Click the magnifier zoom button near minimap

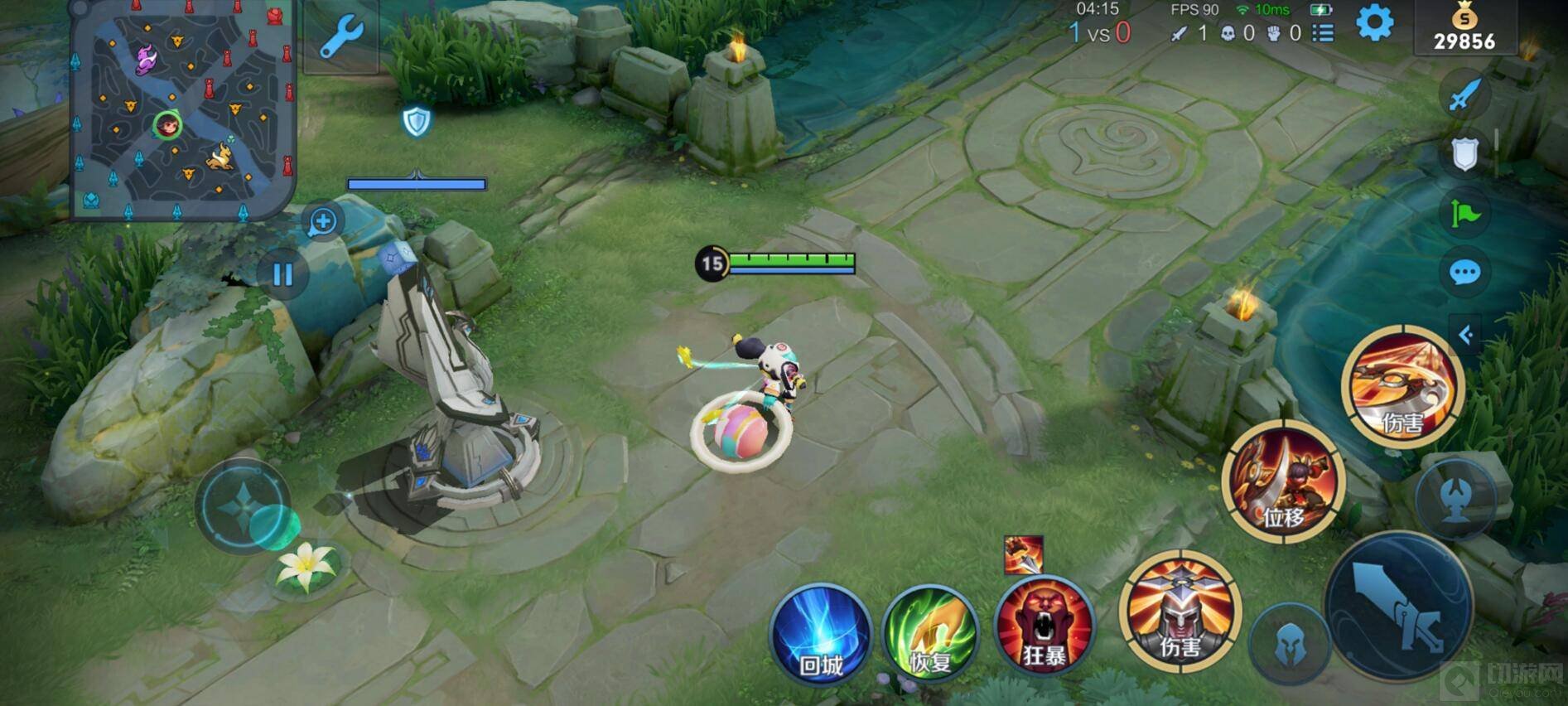pyautogui.click(x=322, y=221)
